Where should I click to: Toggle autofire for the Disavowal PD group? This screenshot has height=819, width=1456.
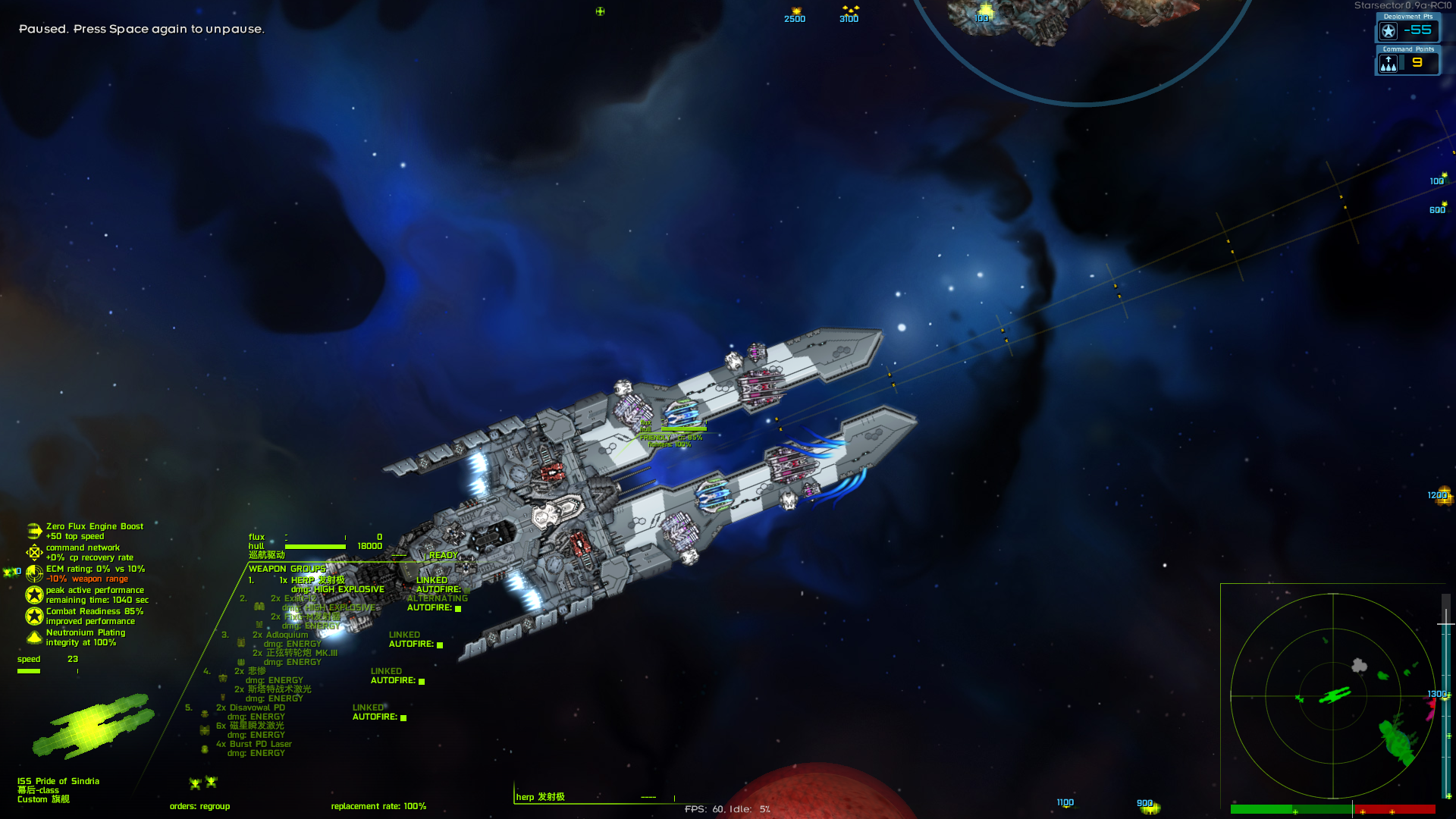tap(403, 718)
